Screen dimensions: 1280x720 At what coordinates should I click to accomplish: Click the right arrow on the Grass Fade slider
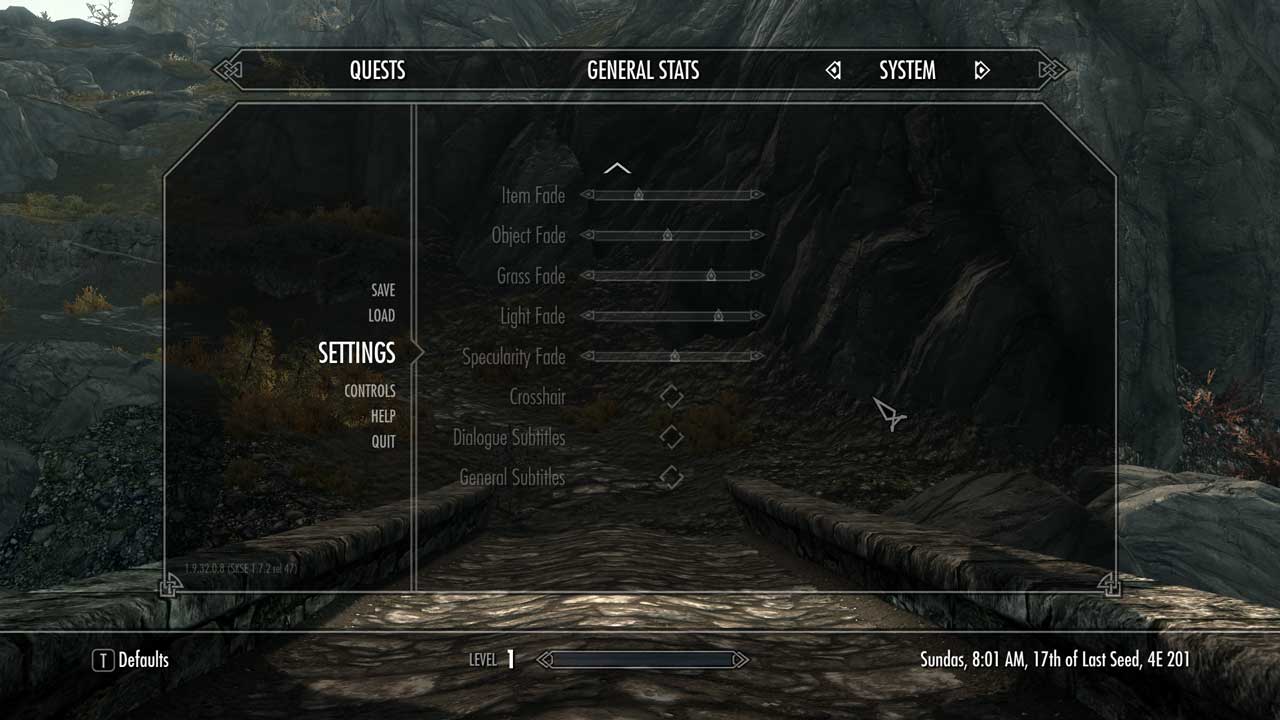click(756, 276)
